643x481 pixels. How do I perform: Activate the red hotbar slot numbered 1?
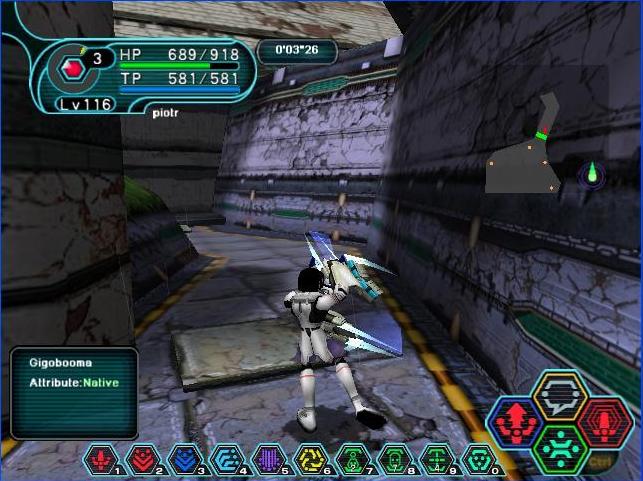tap(103, 460)
